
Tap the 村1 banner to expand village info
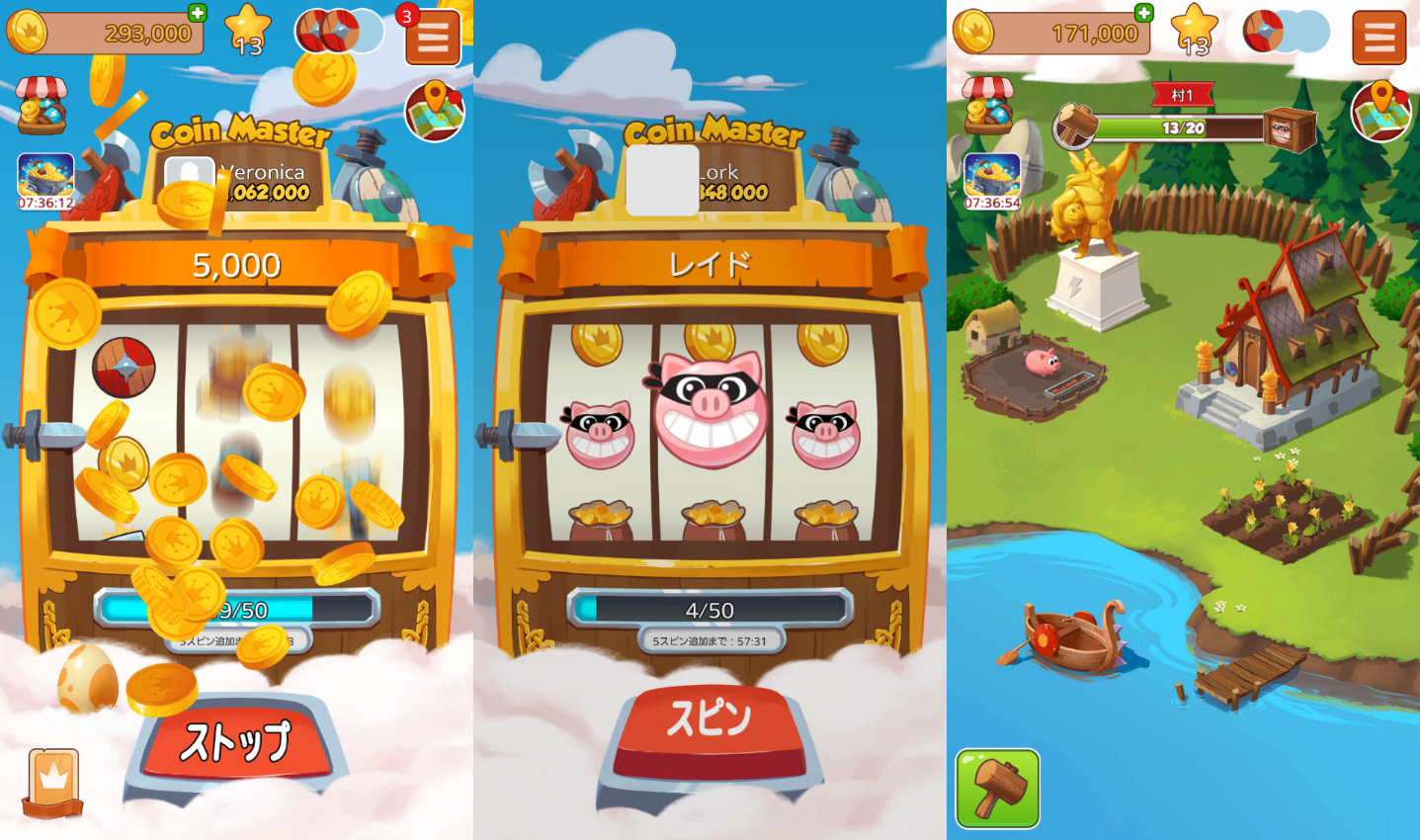click(x=1184, y=96)
